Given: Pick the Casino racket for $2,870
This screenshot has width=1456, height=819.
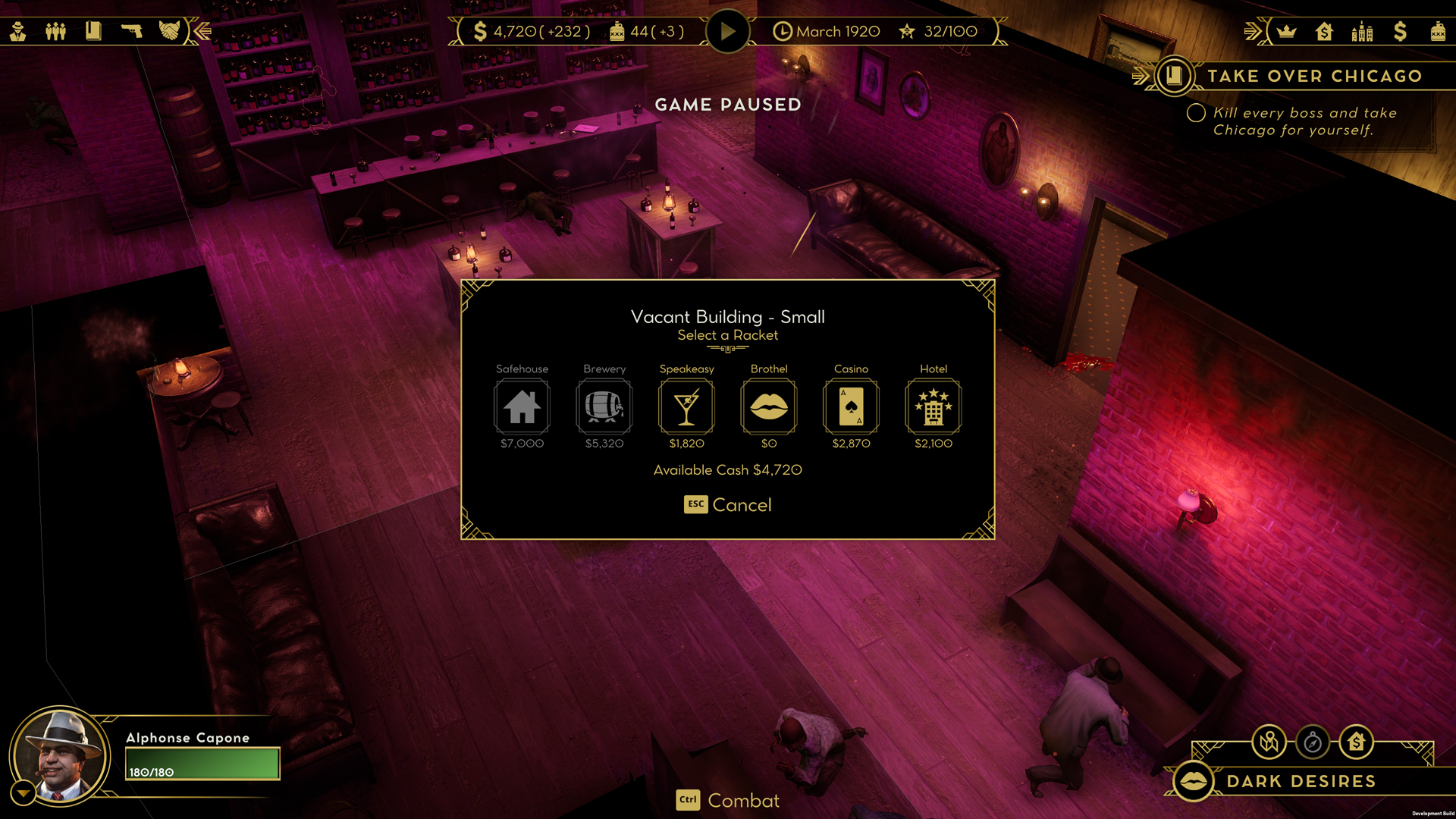Looking at the screenshot, I should coord(851,407).
